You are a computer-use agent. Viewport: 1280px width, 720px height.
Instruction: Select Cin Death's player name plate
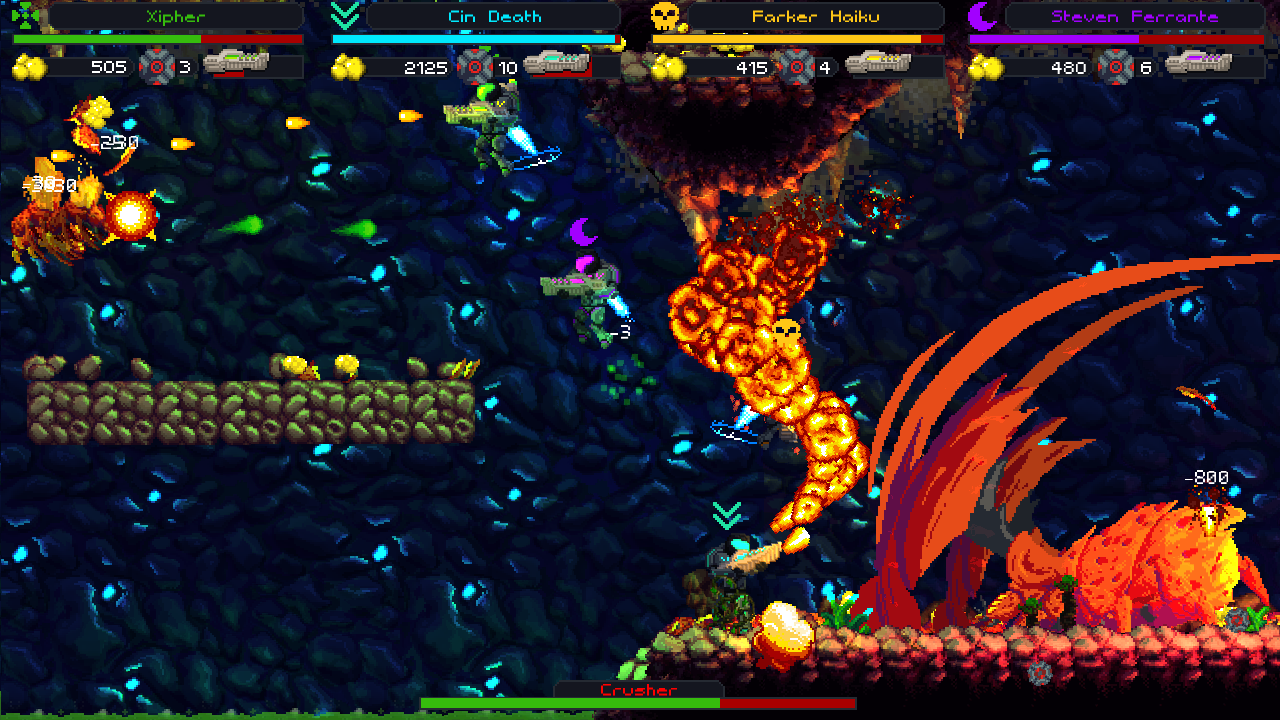pos(494,16)
